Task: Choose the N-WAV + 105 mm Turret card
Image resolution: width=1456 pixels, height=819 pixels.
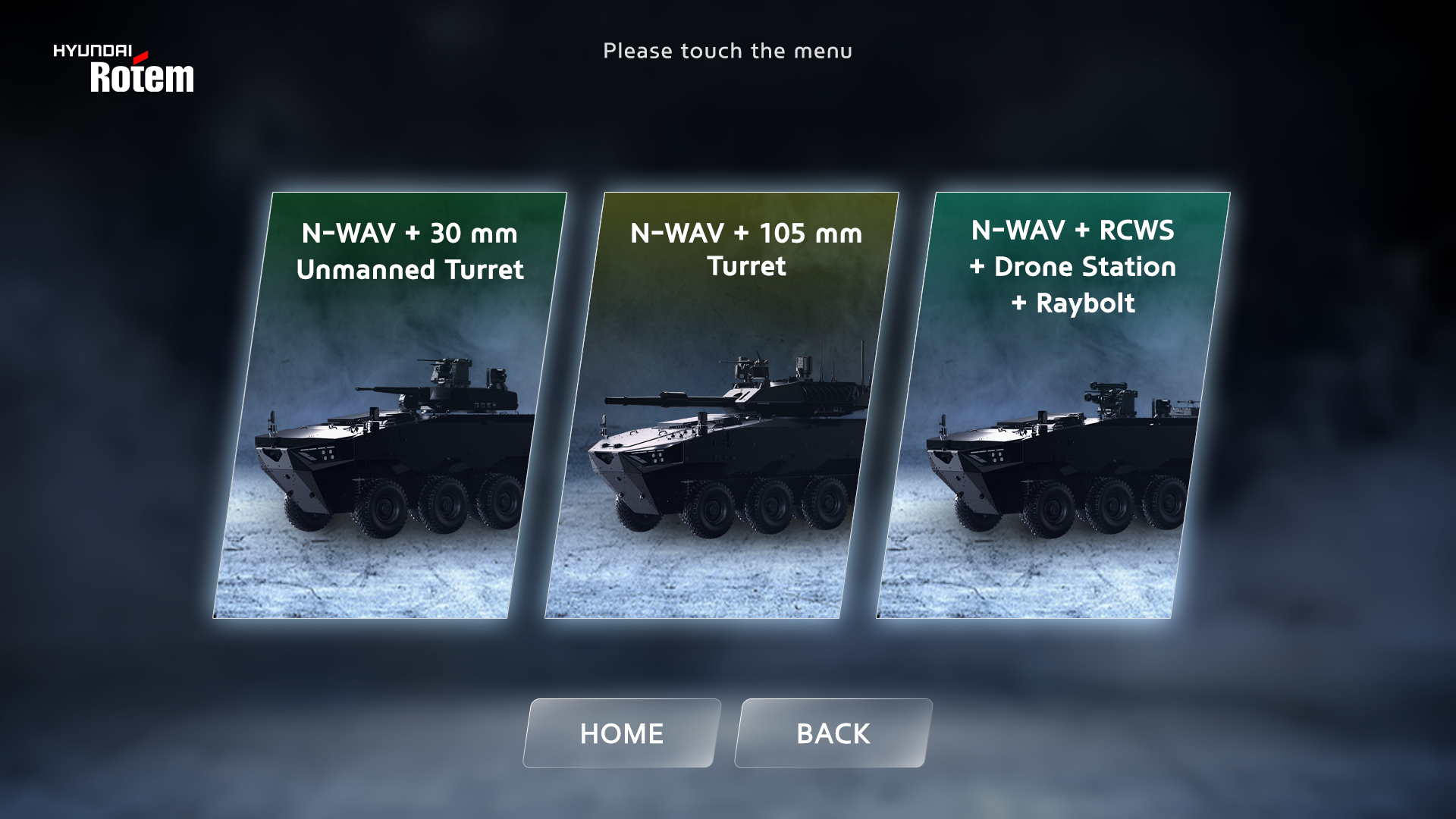Action: click(721, 405)
